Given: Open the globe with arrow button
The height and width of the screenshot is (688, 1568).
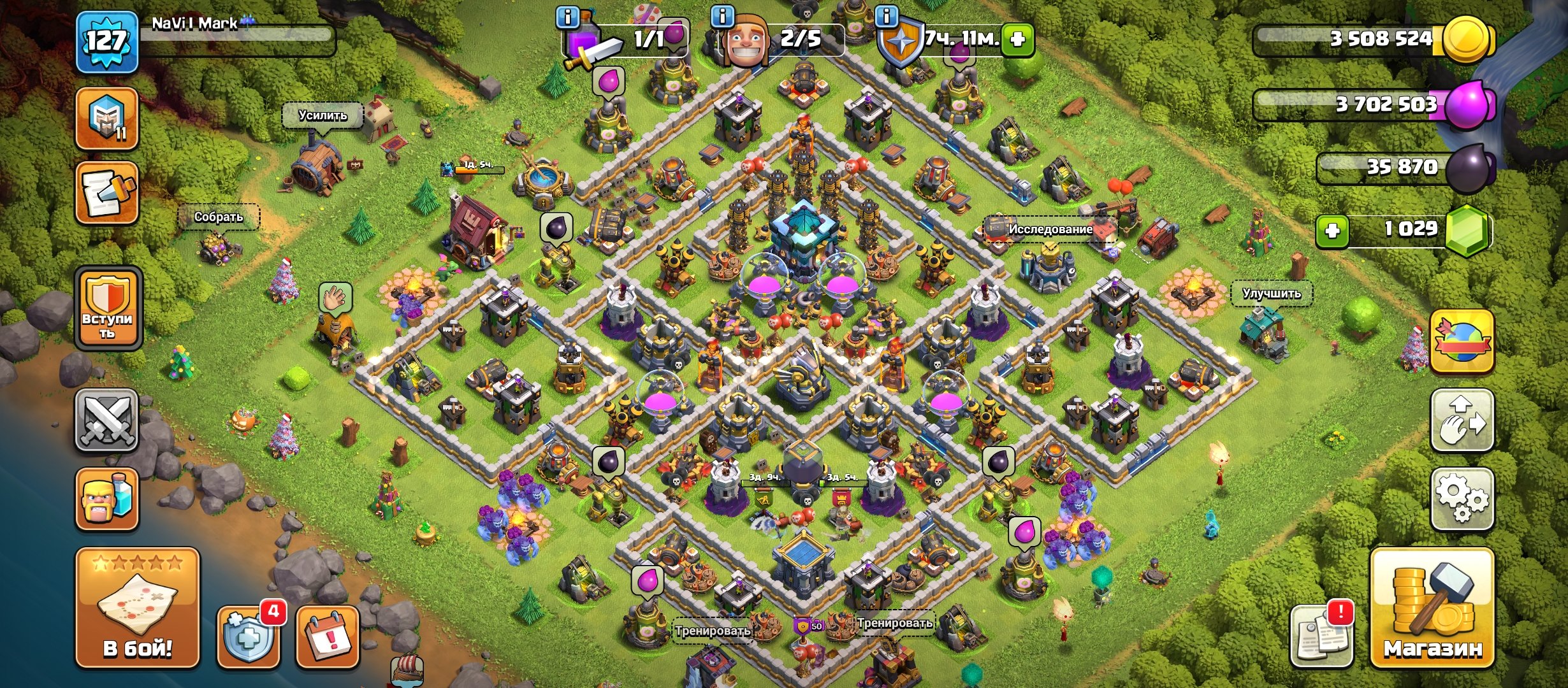Looking at the screenshot, I should [x=1462, y=341].
